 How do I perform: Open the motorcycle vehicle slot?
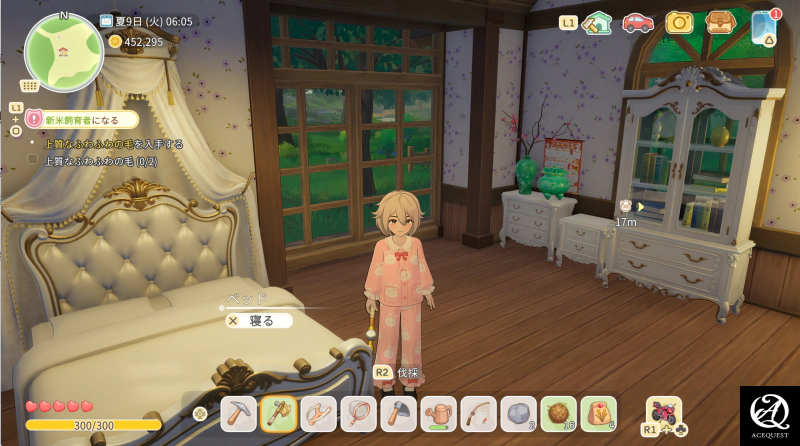click(664, 411)
